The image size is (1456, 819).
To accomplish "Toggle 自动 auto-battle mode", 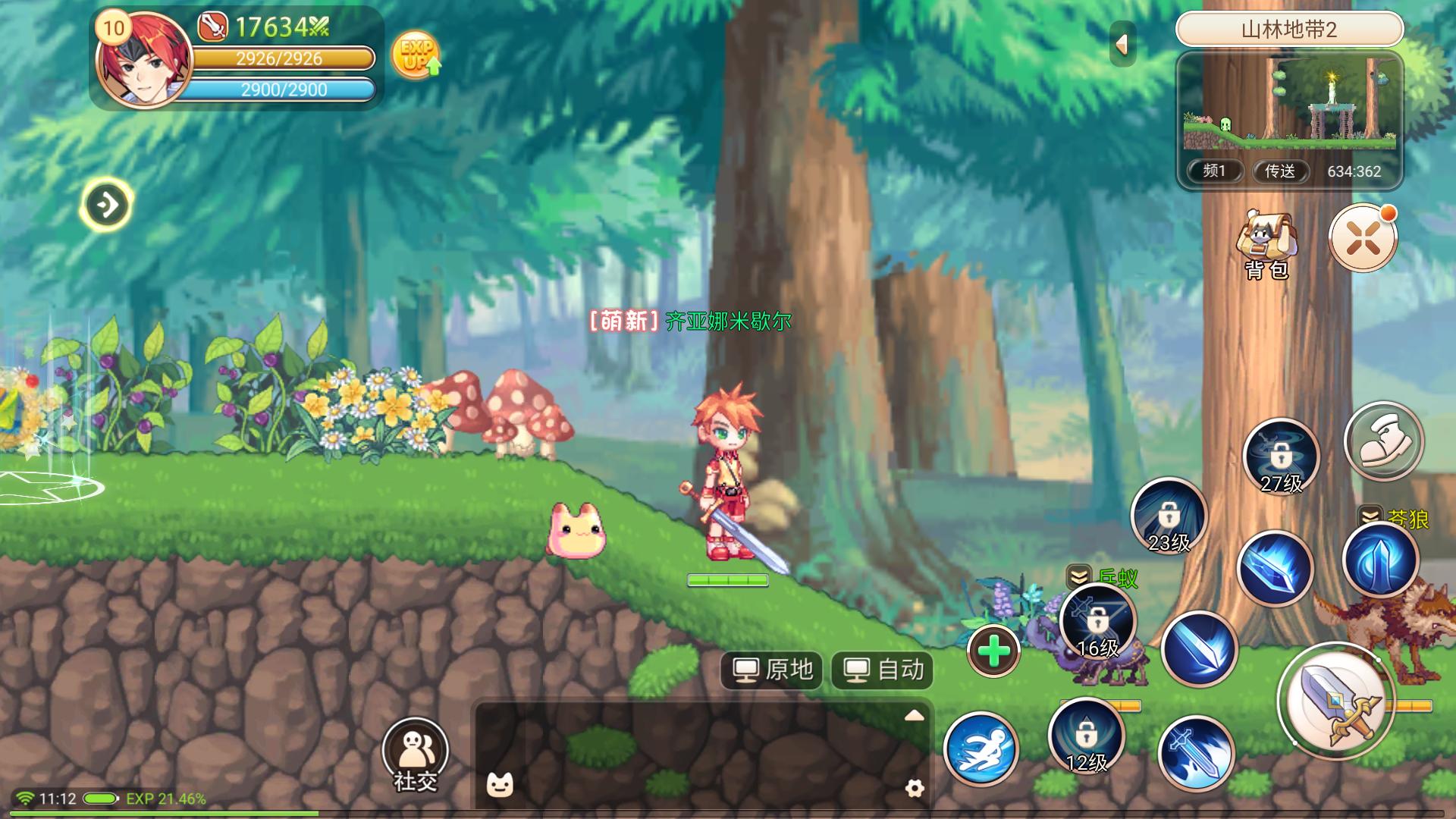I will (883, 670).
